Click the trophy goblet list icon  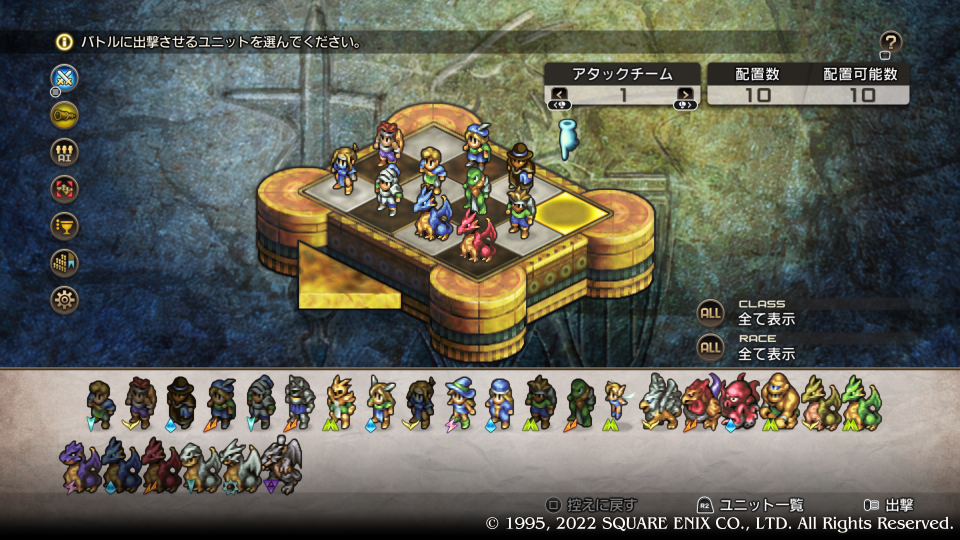point(65,225)
